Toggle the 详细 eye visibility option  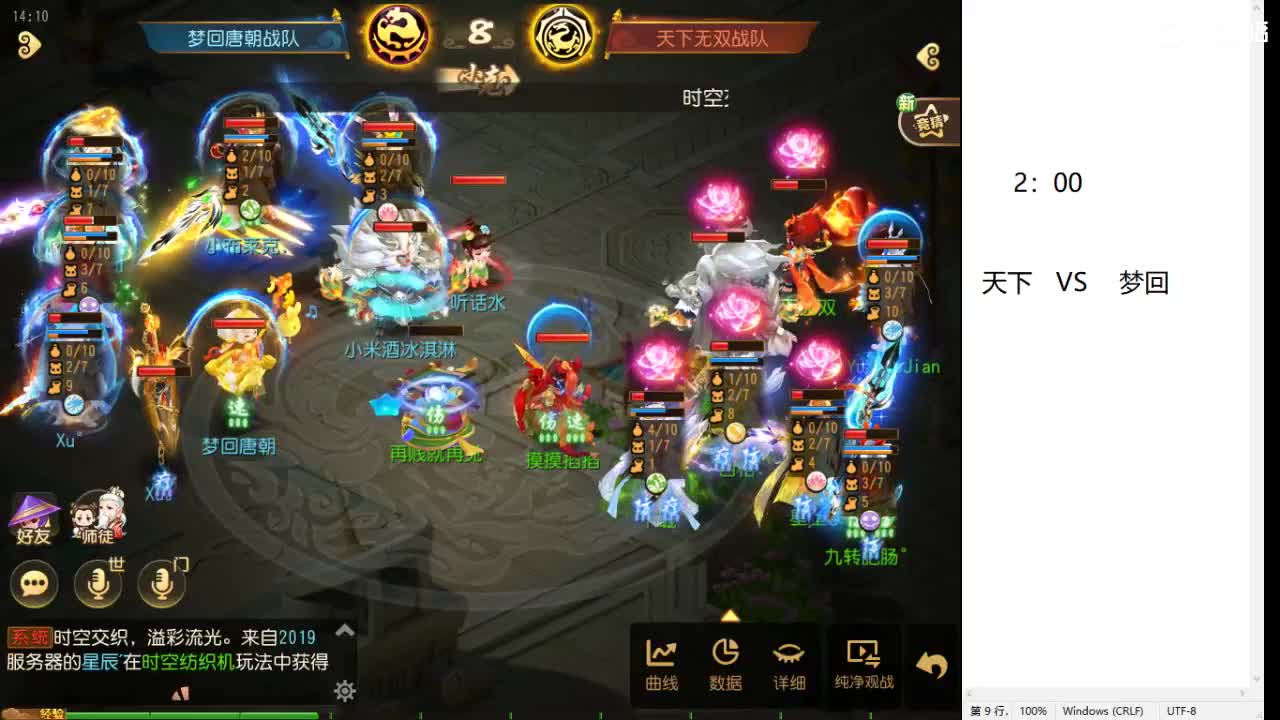click(791, 660)
